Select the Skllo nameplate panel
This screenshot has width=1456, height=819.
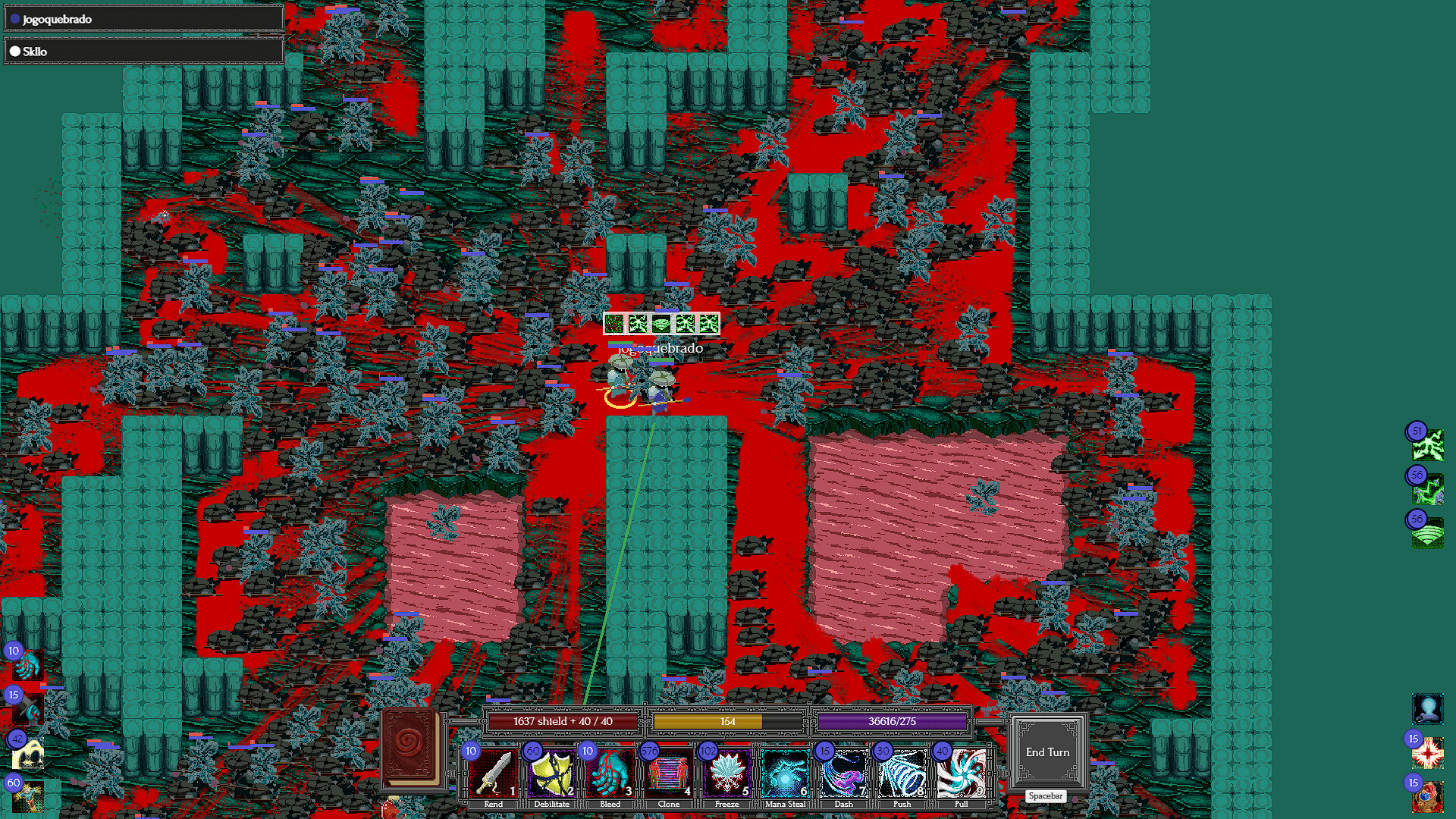coord(143,51)
